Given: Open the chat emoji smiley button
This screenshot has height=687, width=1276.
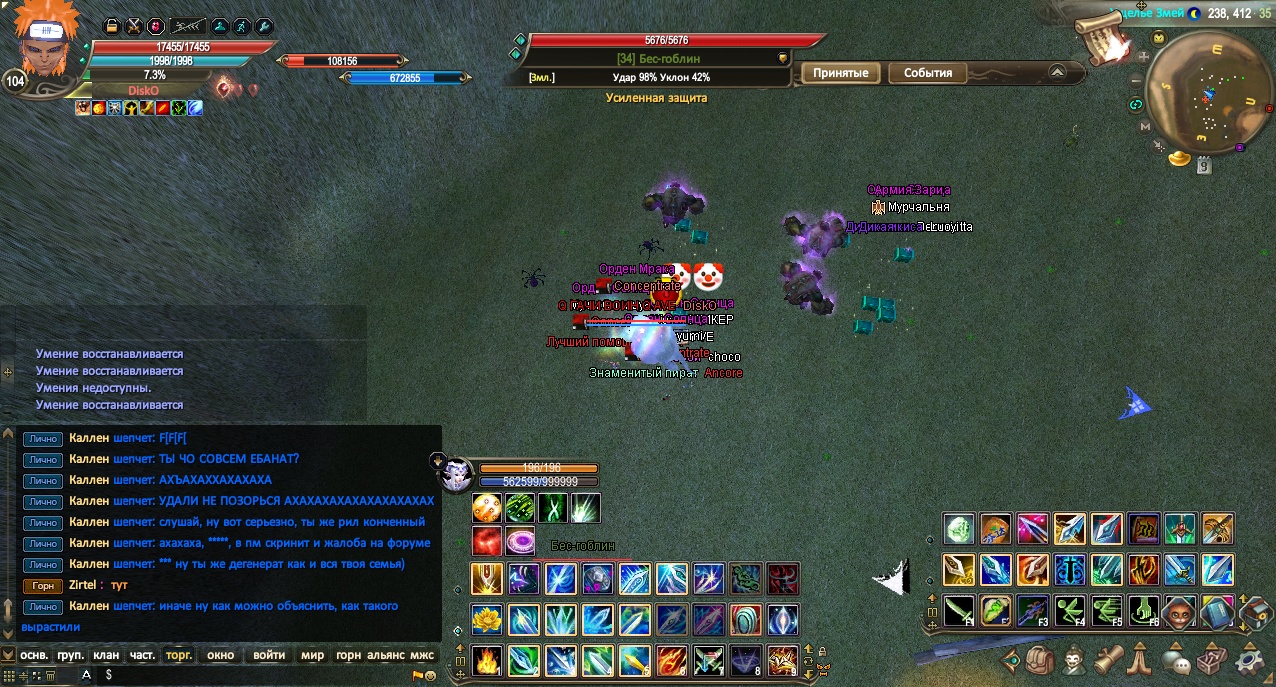Looking at the screenshot, I should 430,675.
